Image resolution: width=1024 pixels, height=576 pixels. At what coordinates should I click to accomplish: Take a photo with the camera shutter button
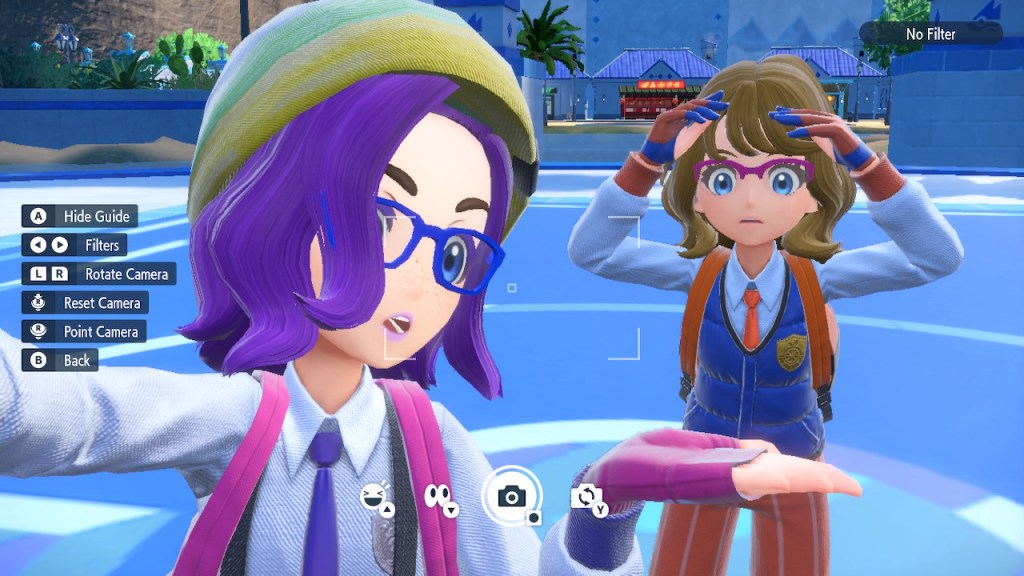click(512, 496)
